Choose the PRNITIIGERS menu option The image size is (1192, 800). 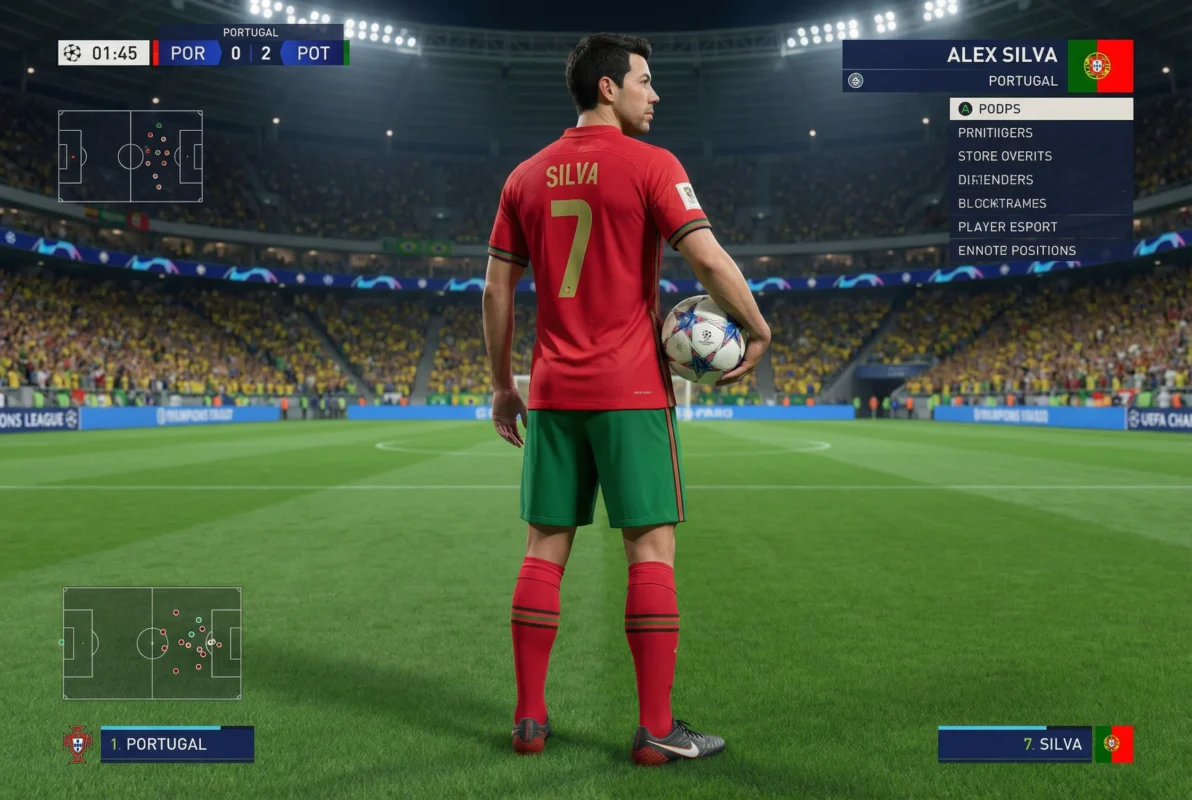click(1040, 133)
